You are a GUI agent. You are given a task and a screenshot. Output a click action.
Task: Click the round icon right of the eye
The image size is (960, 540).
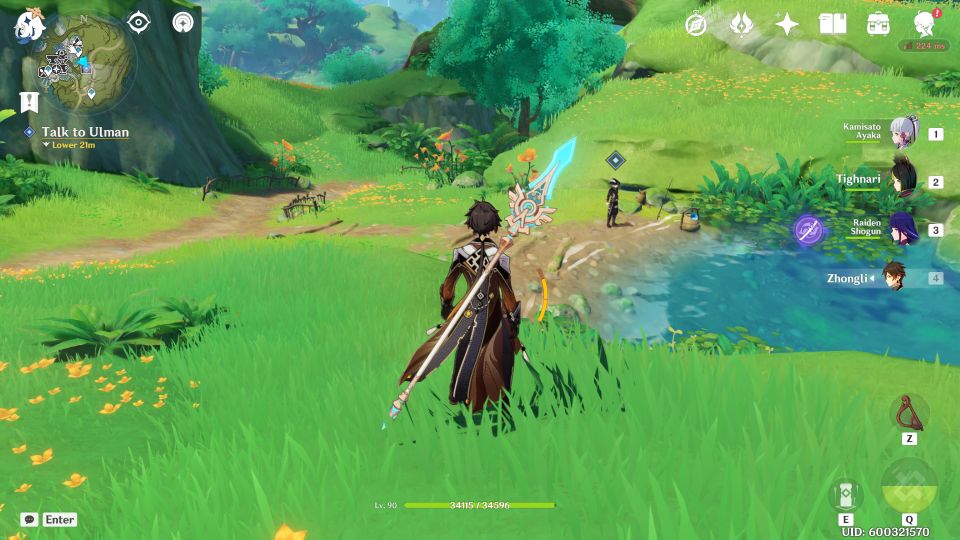tap(182, 22)
